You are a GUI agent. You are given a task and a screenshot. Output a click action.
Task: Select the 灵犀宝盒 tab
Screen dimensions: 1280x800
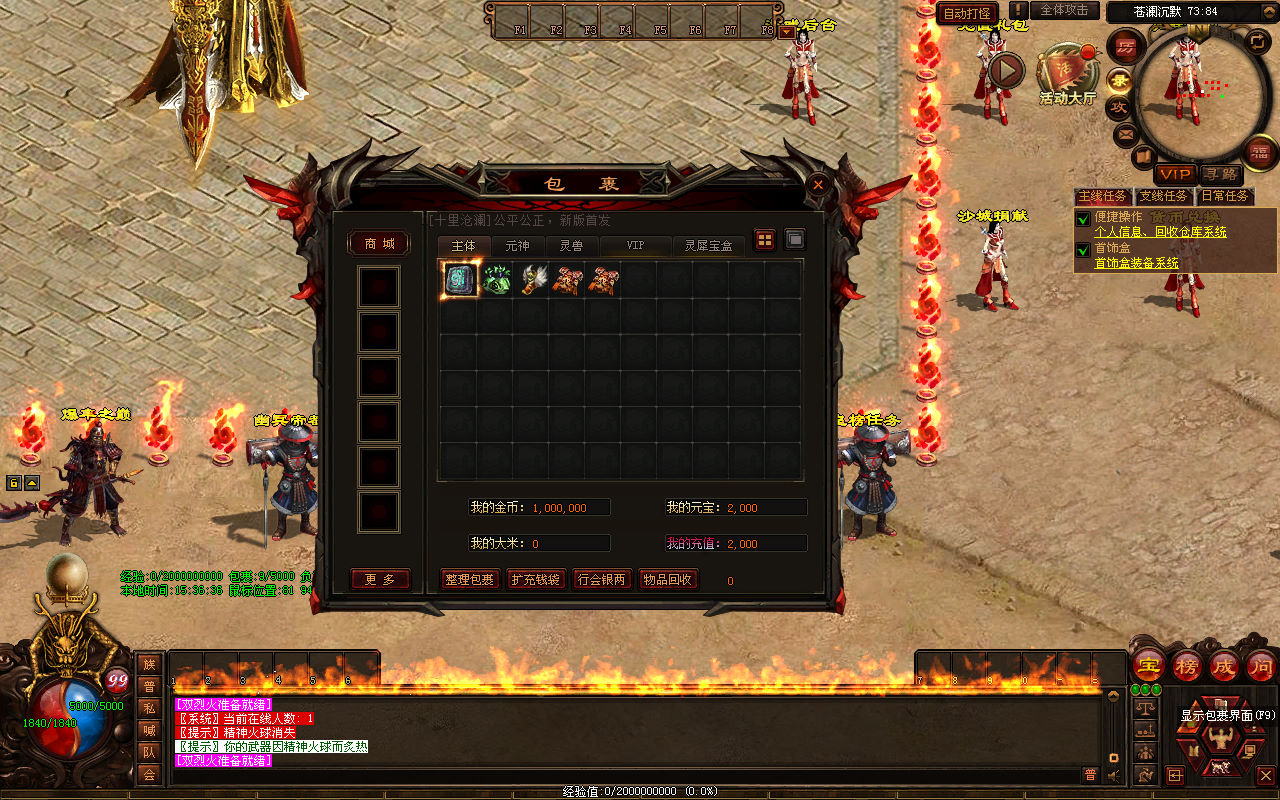pyautogui.click(x=708, y=245)
